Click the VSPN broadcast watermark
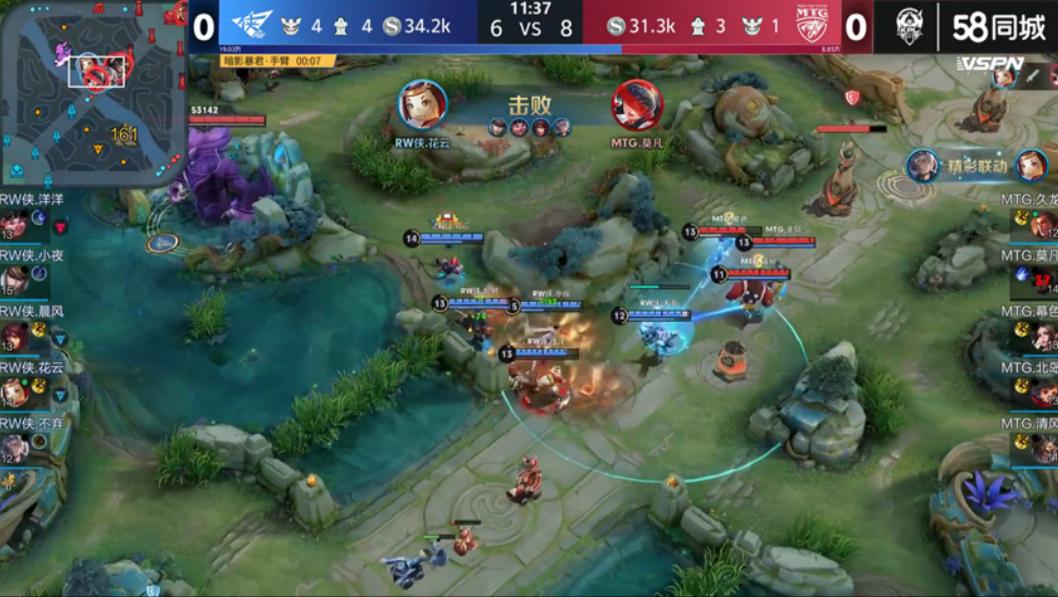This screenshot has height=597, width=1058. coord(990,64)
